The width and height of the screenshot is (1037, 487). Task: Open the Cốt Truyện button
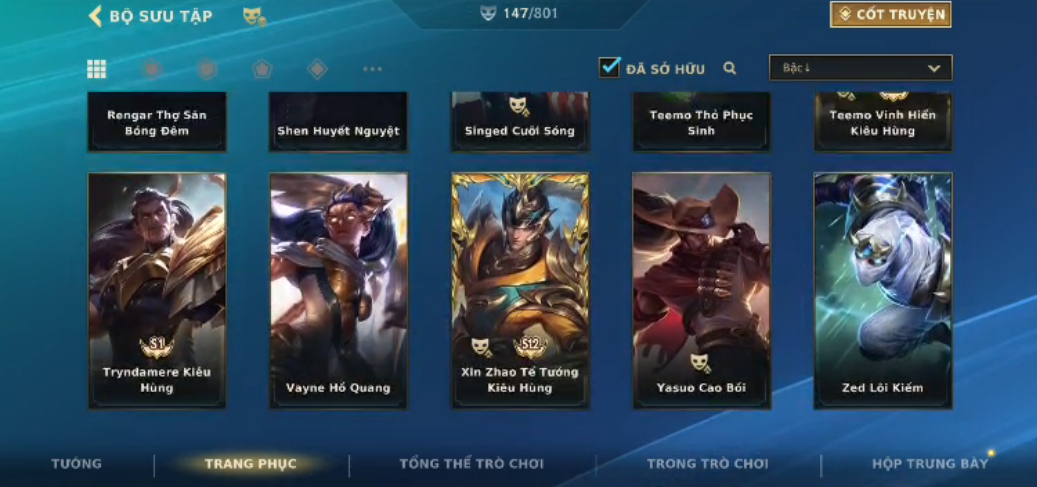[x=890, y=15]
